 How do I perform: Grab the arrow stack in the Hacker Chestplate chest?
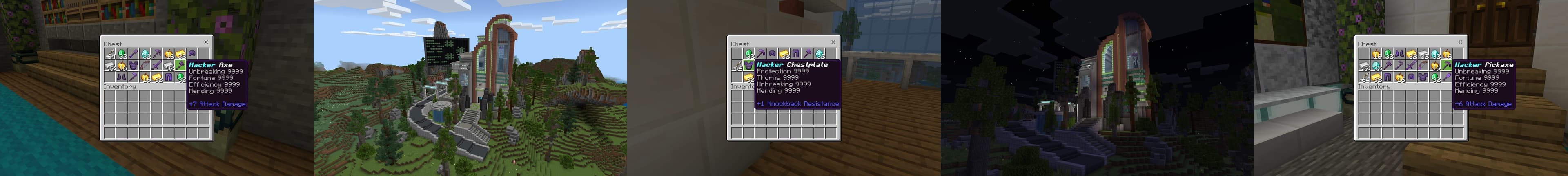[737, 66]
